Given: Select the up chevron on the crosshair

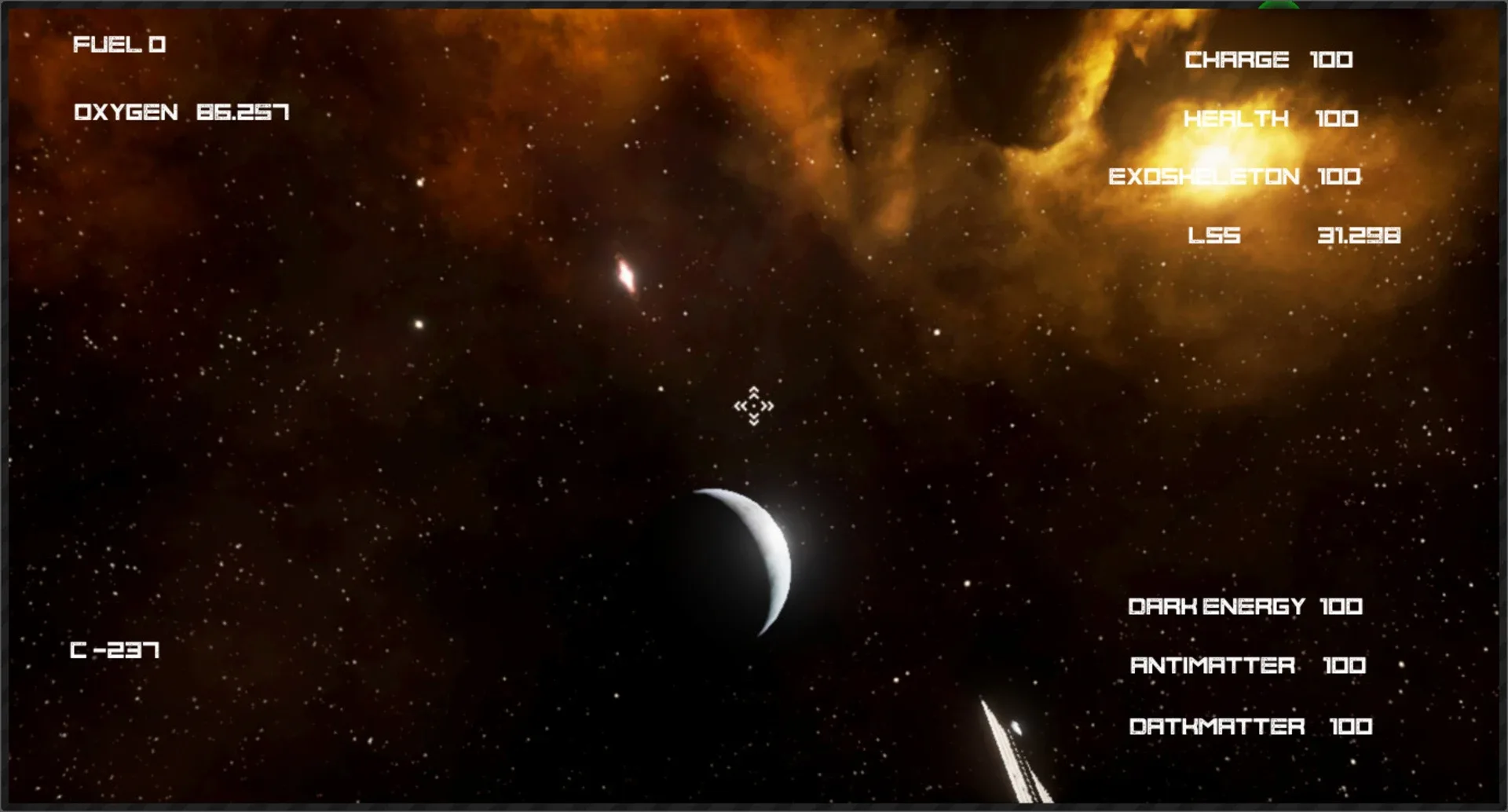Looking at the screenshot, I should point(754,393).
